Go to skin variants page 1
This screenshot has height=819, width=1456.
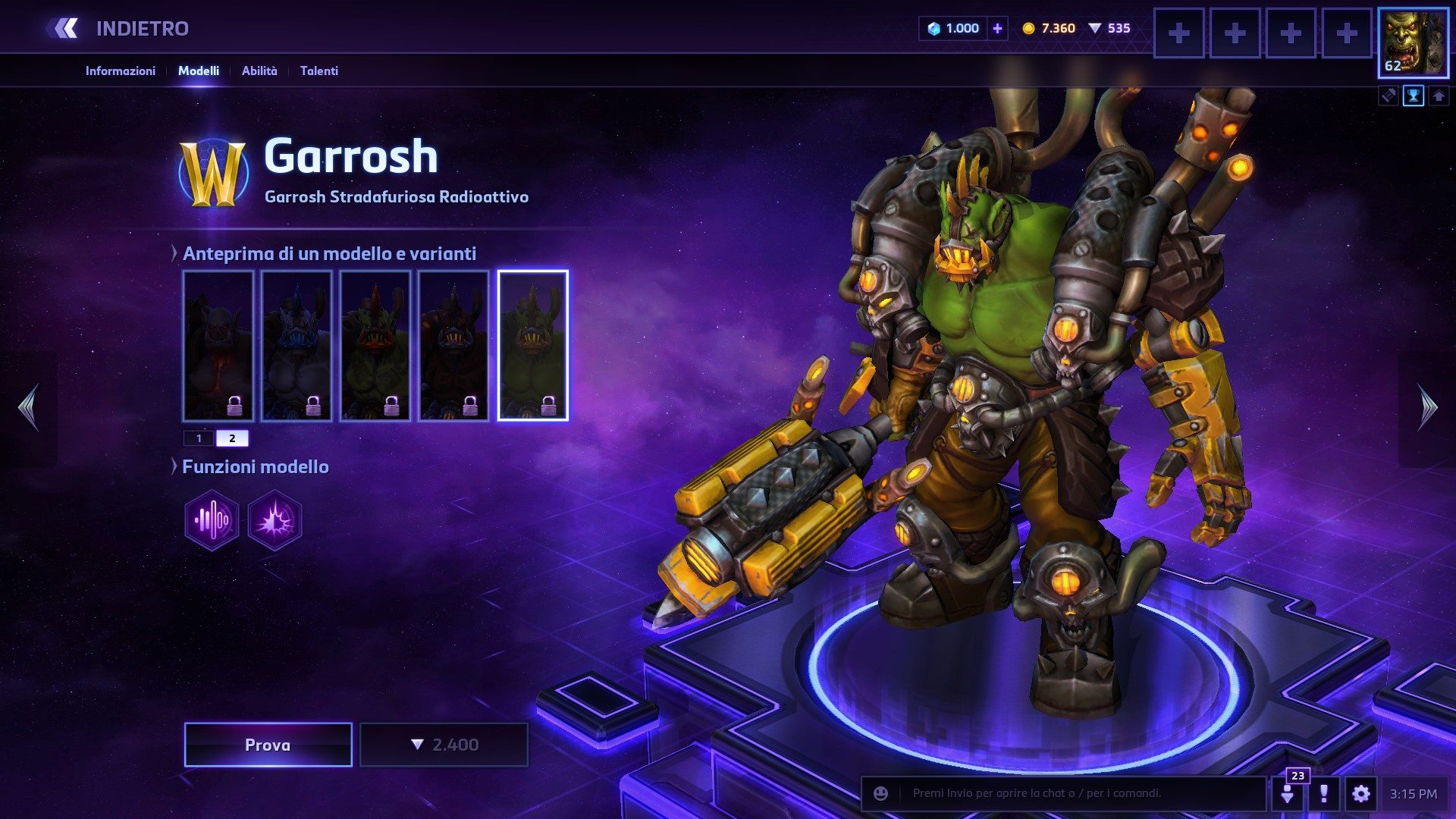click(199, 438)
